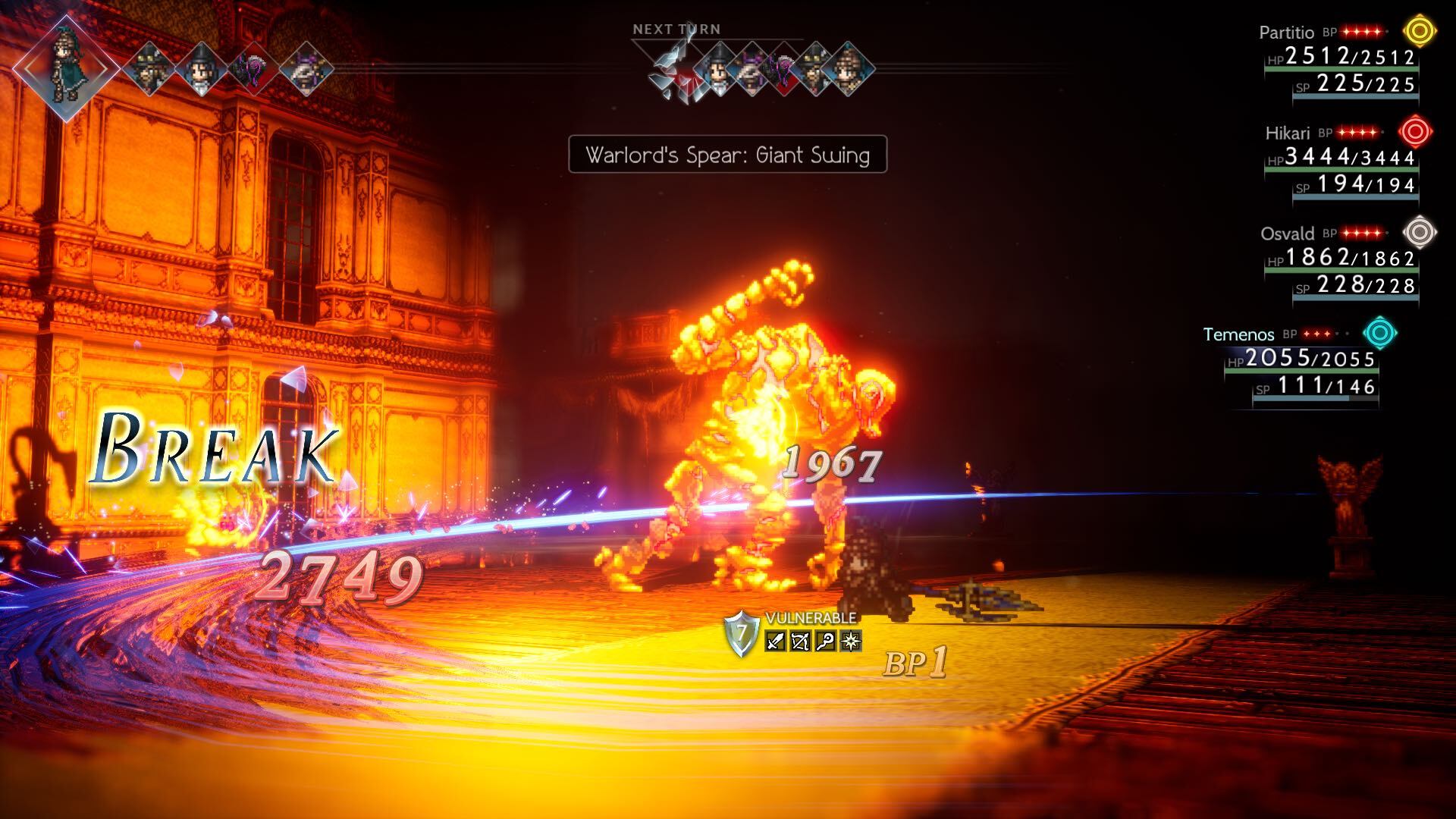Inspect the light element weakness icon
The width and height of the screenshot is (1456, 819).
[851, 642]
